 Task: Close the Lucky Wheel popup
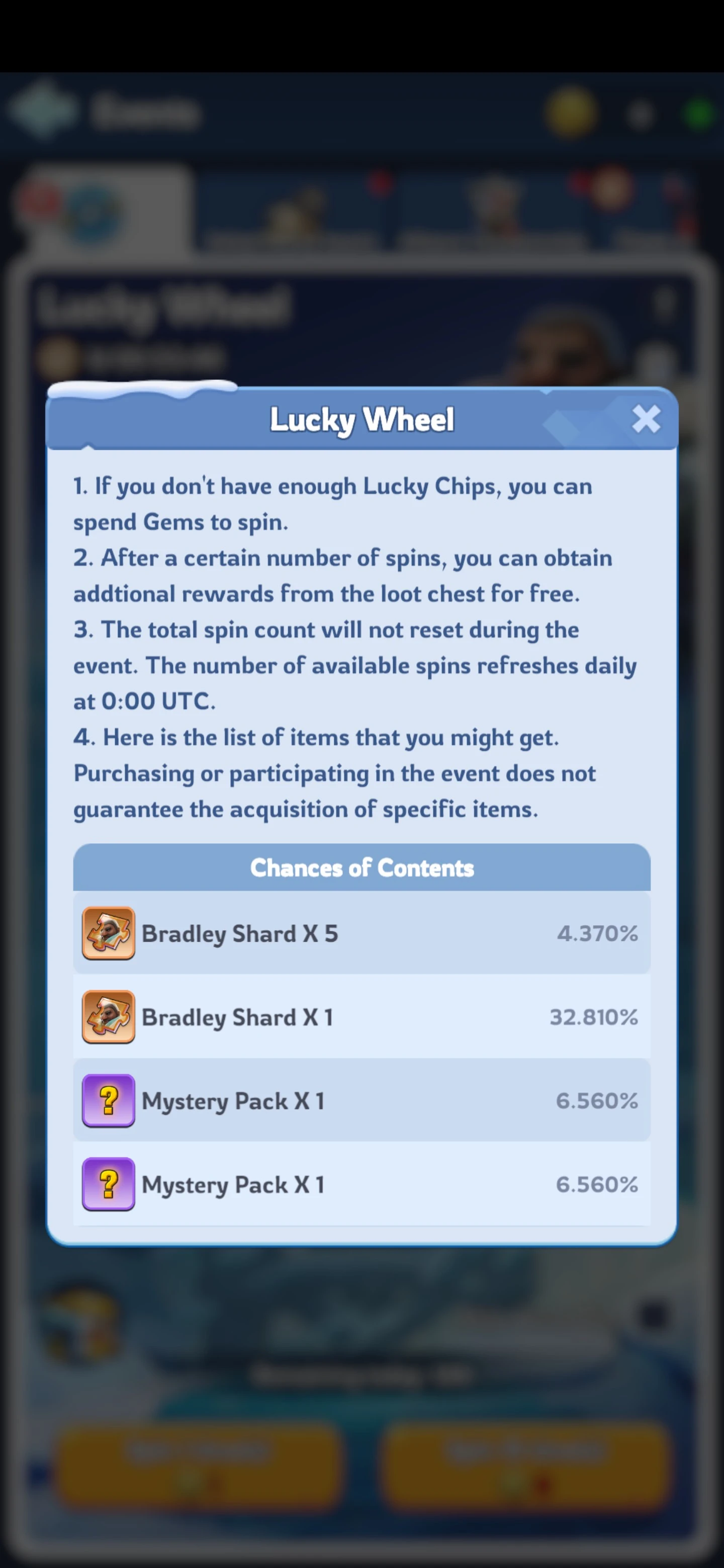[647, 420]
